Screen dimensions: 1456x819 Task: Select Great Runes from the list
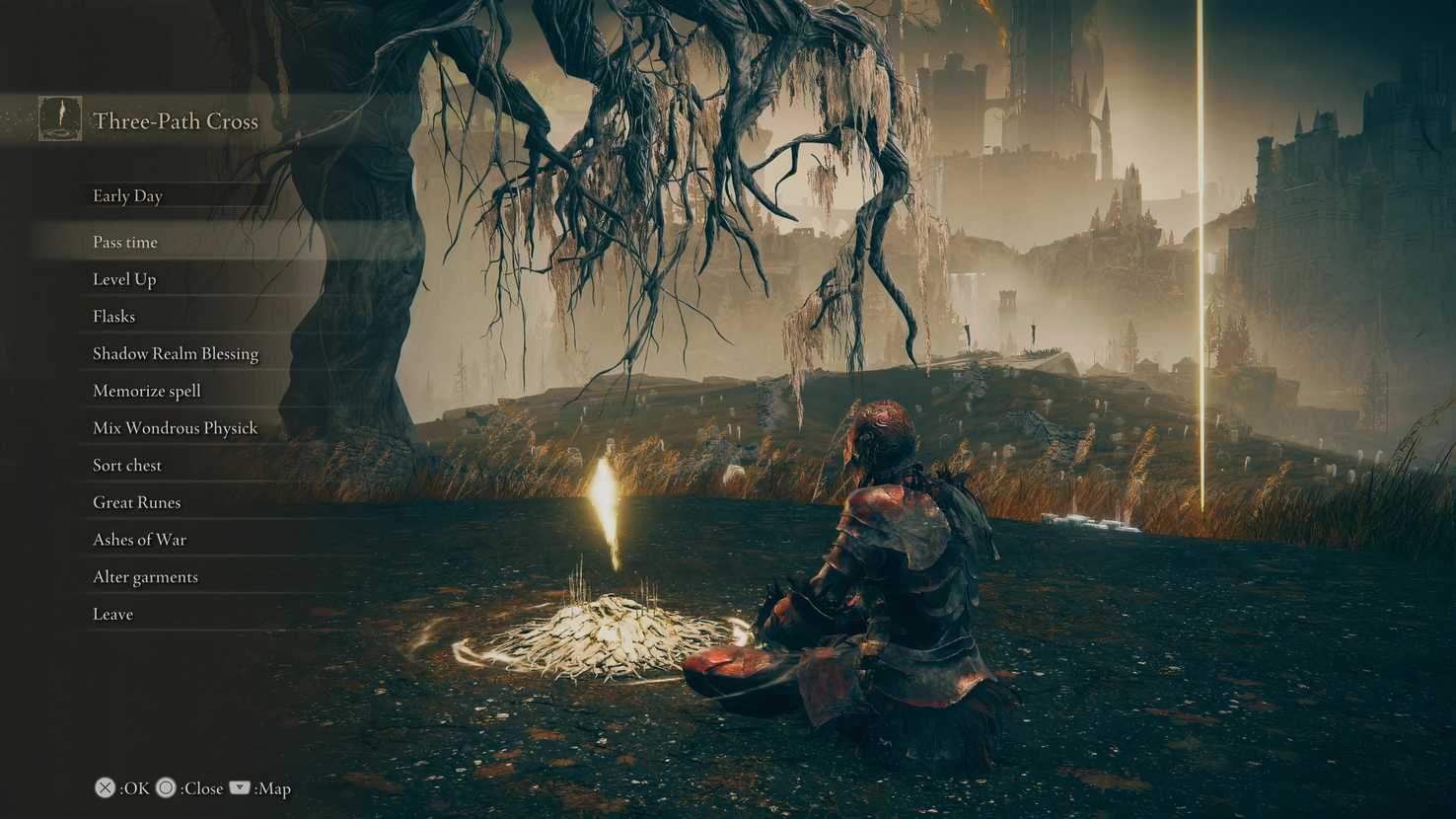pos(135,502)
